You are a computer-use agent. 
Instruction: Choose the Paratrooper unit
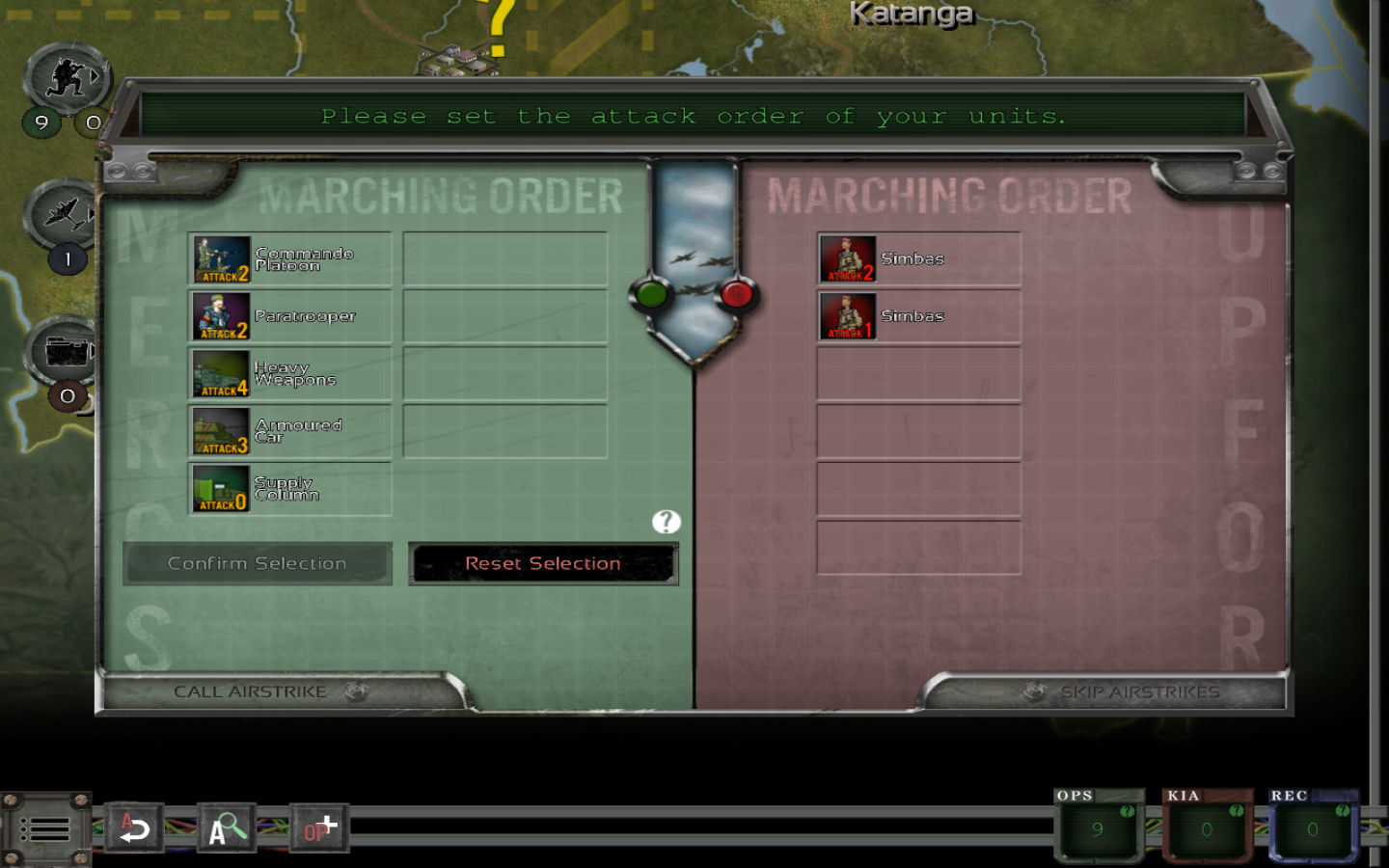289,316
